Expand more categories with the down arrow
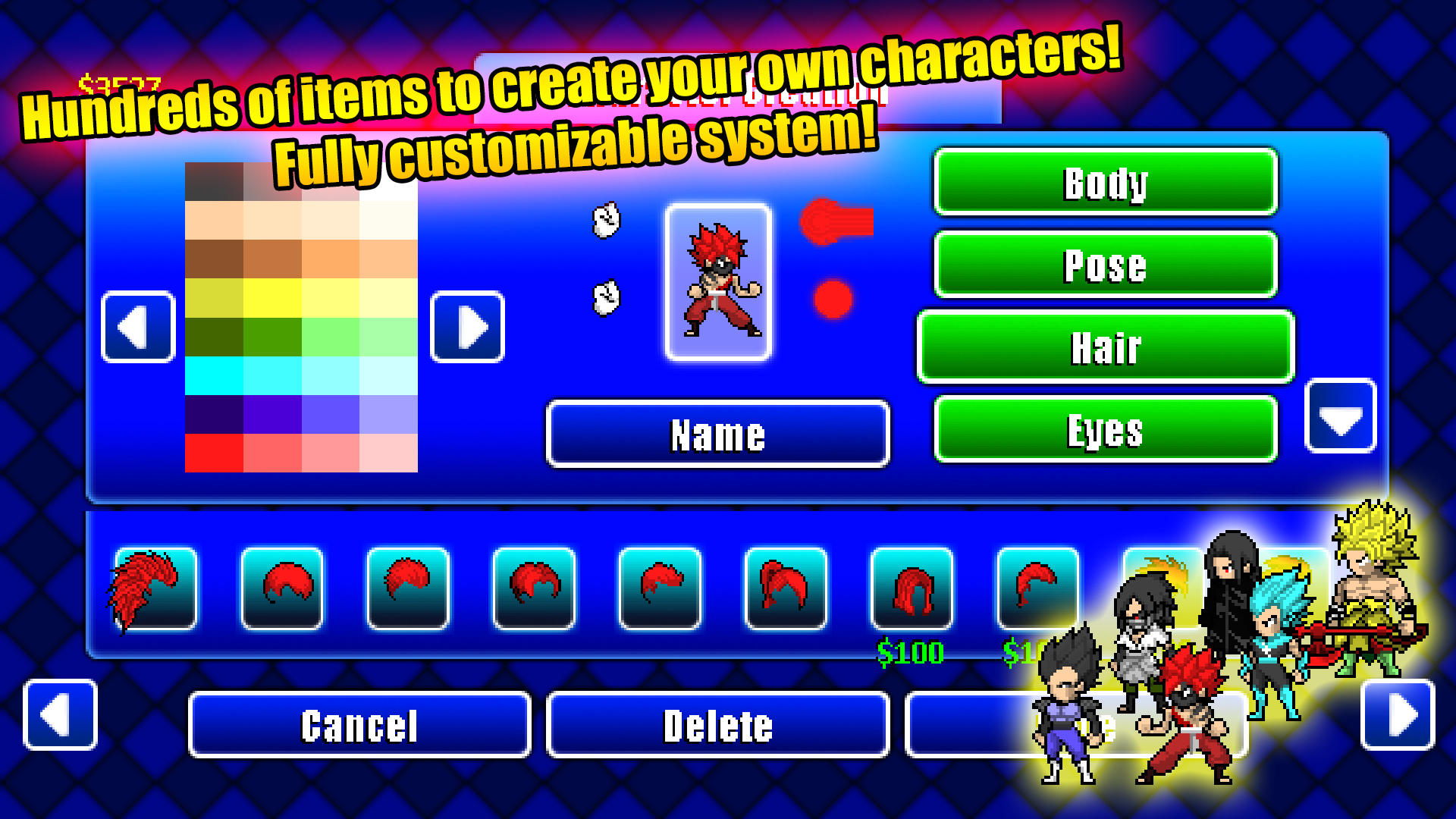Screen dimensions: 1456x819 1341,417
